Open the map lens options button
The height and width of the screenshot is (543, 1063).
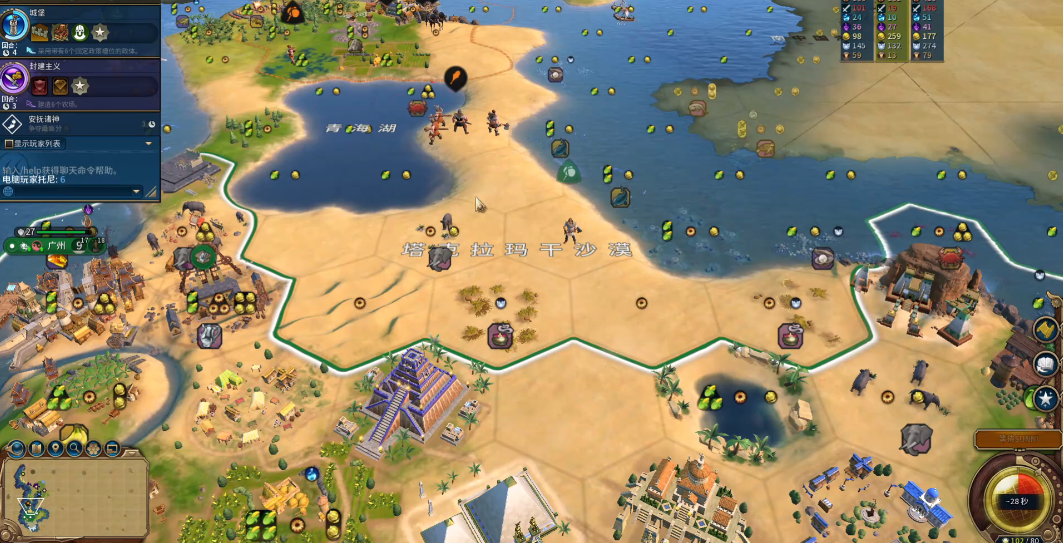pyautogui.click(x=37, y=448)
